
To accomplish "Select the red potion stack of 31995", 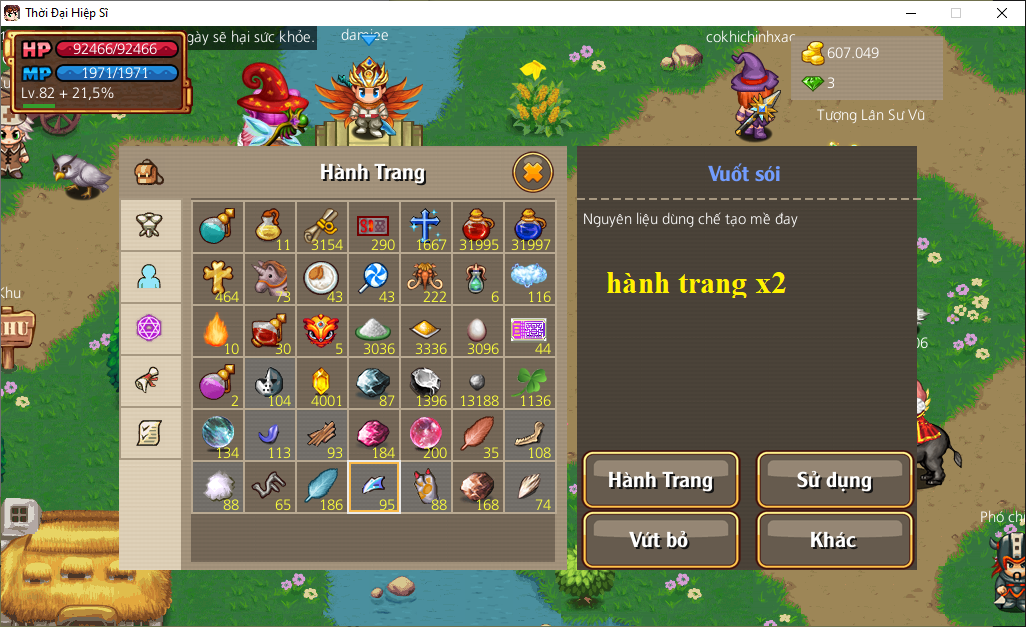I will pyautogui.click(x=478, y=226).
